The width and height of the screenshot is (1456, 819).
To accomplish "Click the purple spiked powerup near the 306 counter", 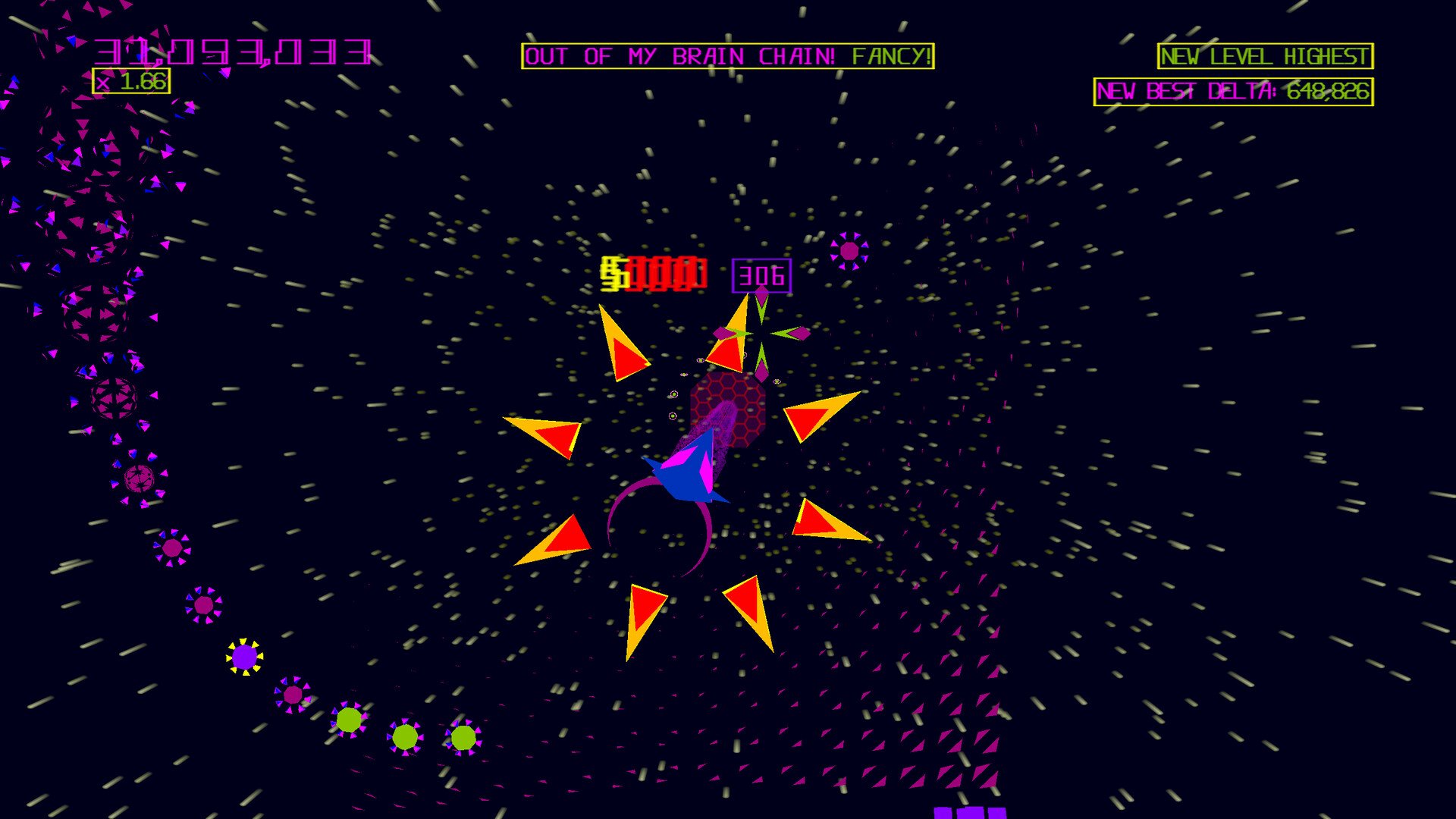I will click(x=849, y=250).
